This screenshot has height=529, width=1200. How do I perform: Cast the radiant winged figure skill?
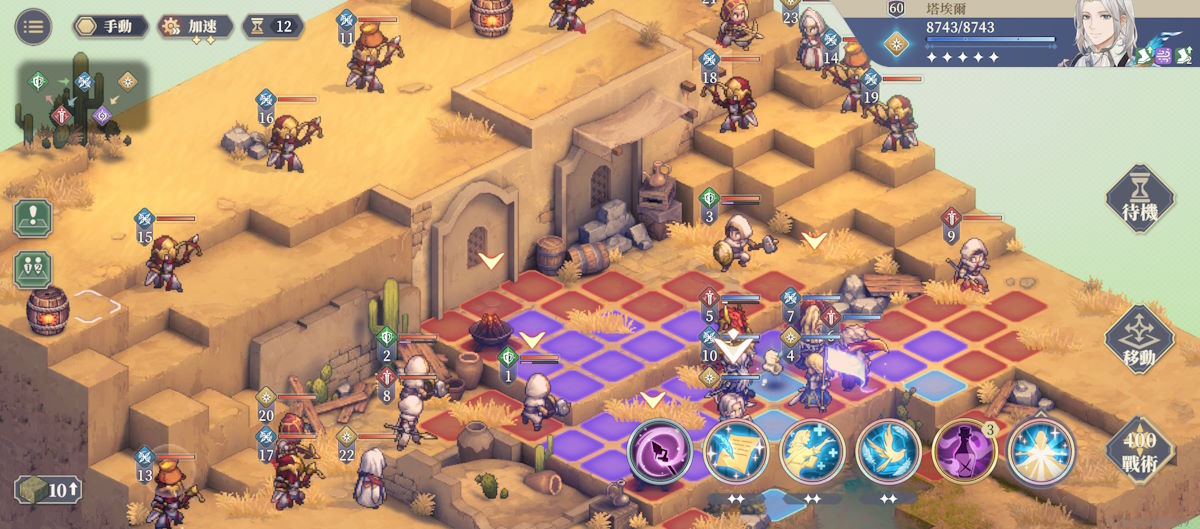[x=1040, y=452]
